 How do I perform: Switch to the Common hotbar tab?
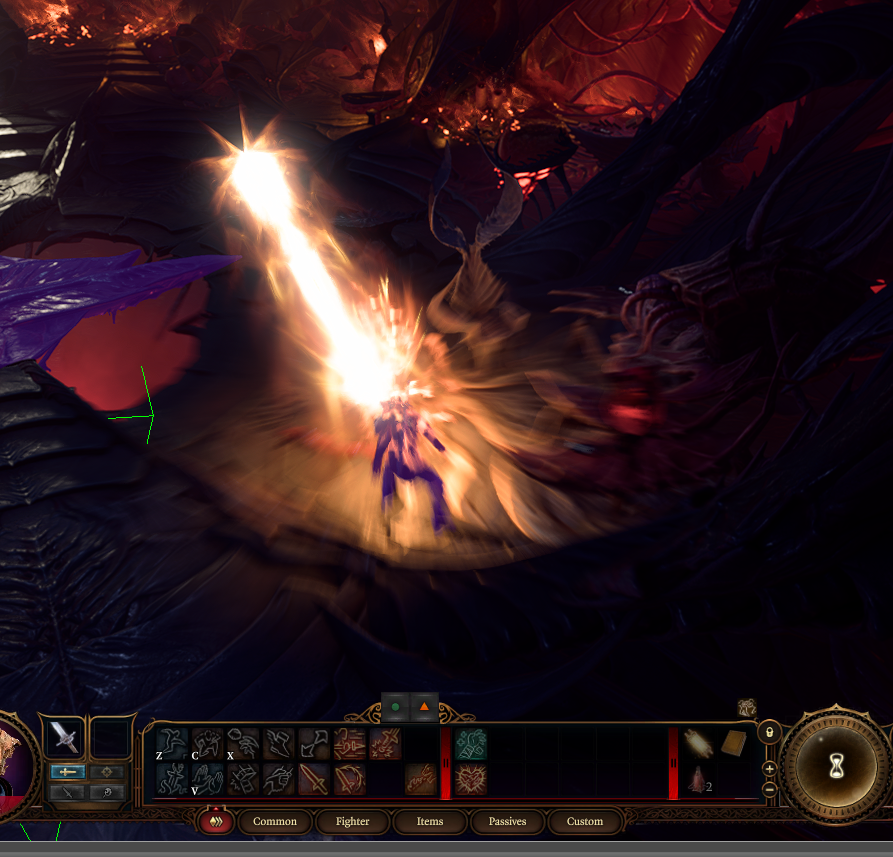pyautogui.click(x=274, y=822)
